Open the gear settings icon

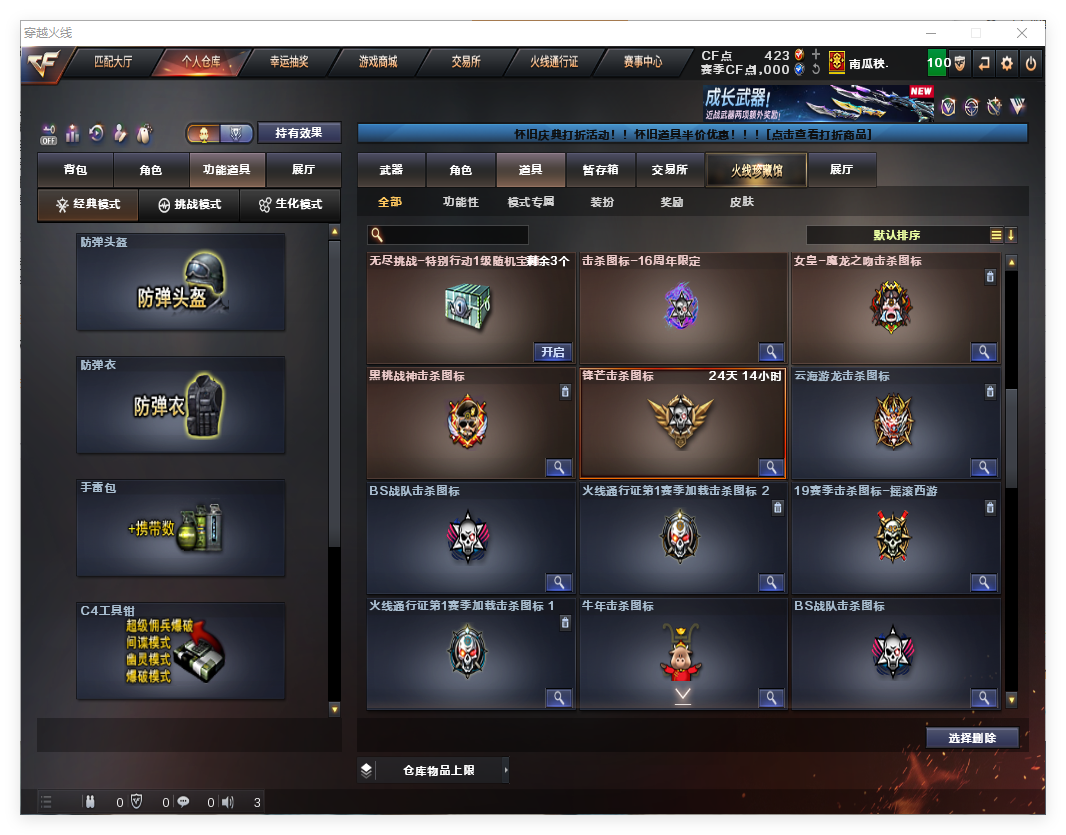1007,63
